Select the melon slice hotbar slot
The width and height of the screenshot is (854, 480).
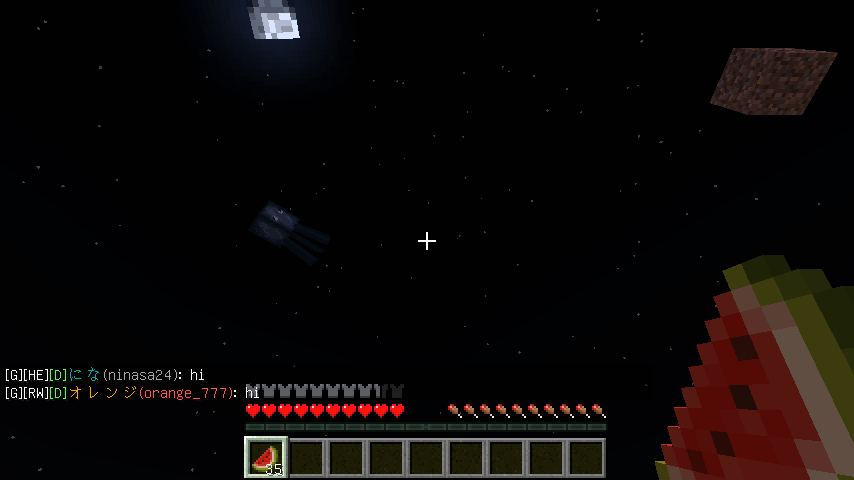(x=266, y=457)
